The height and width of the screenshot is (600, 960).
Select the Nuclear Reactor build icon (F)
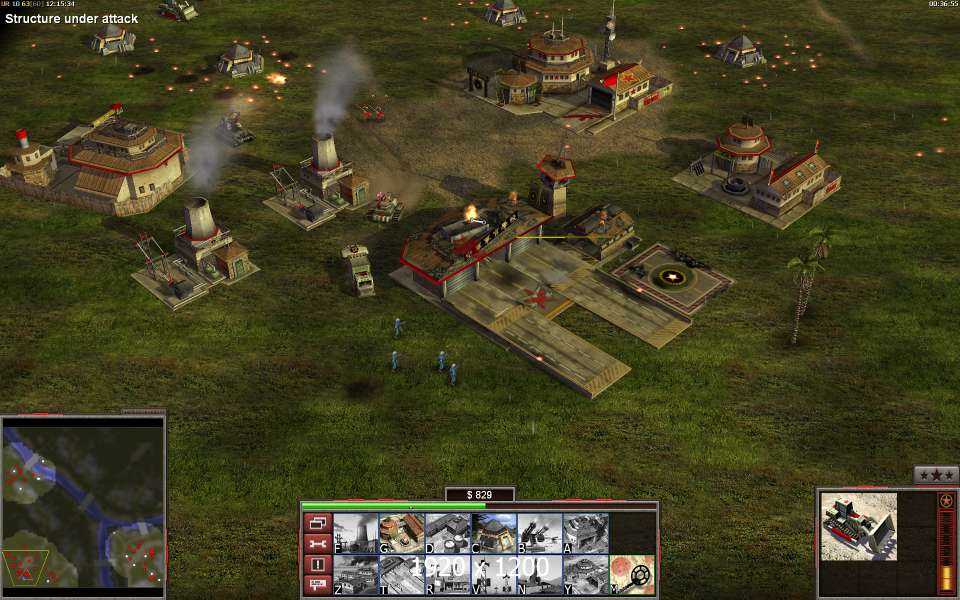[355, 533]
